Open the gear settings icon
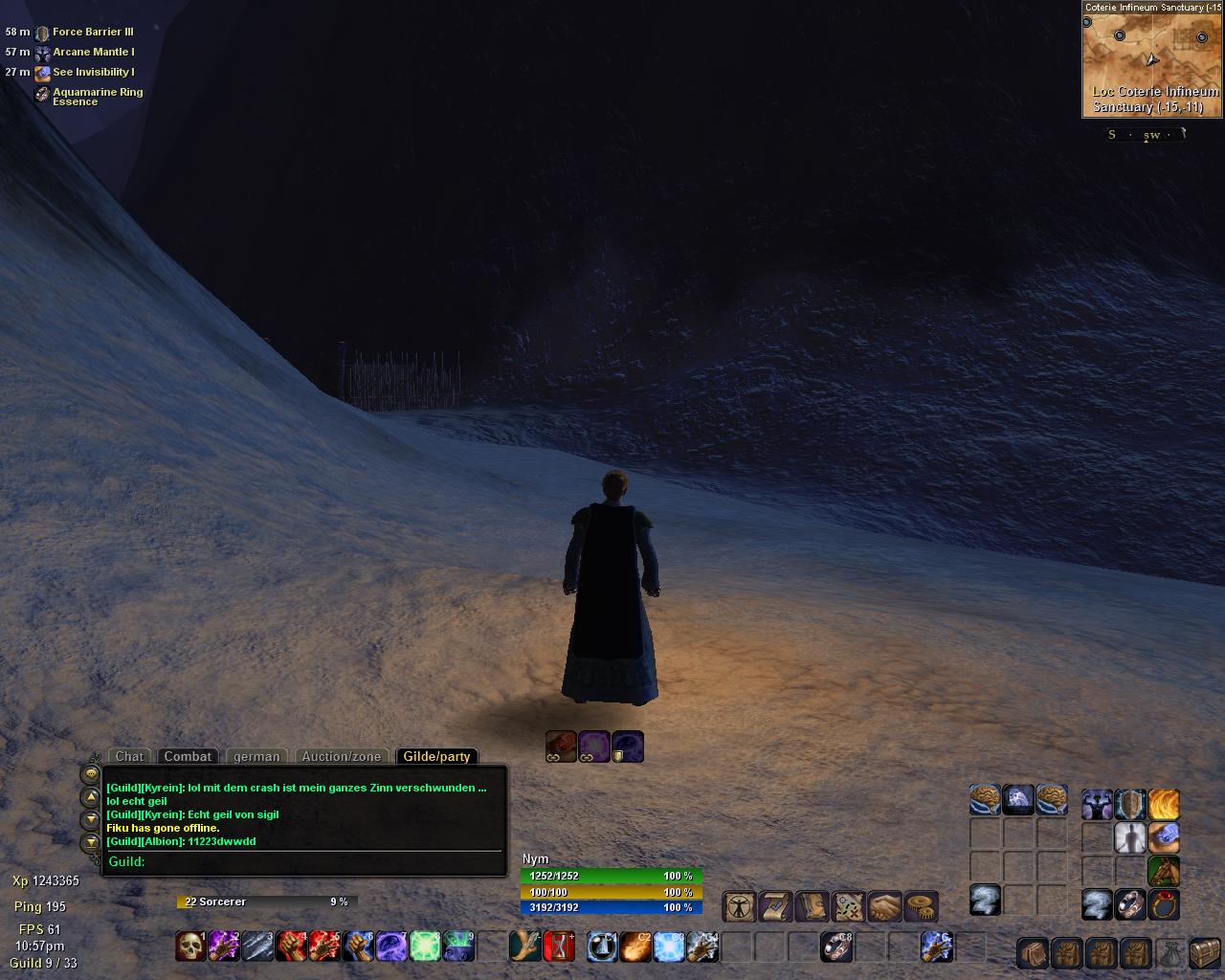Viewport: 1225px width, 980px height. coord(921,905)
